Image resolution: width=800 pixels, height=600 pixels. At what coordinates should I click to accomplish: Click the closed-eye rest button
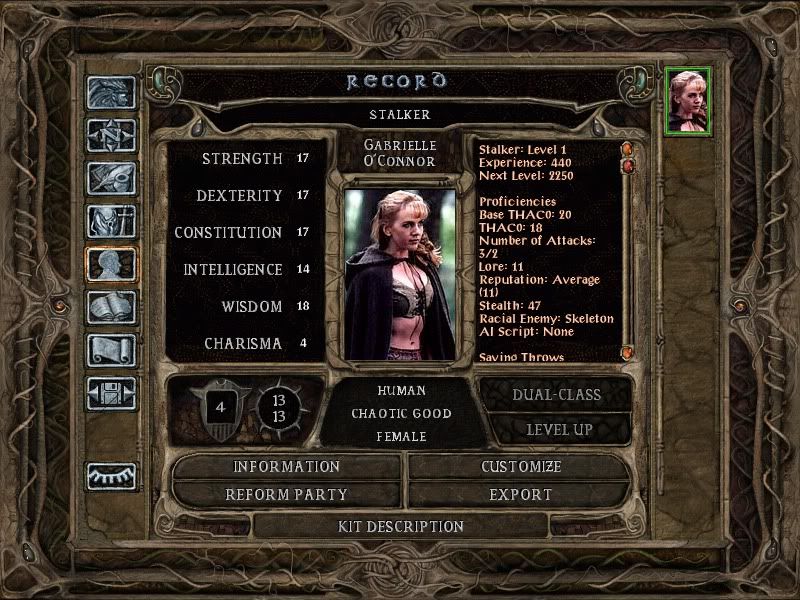pyautogui.click(x=111, y=476)
